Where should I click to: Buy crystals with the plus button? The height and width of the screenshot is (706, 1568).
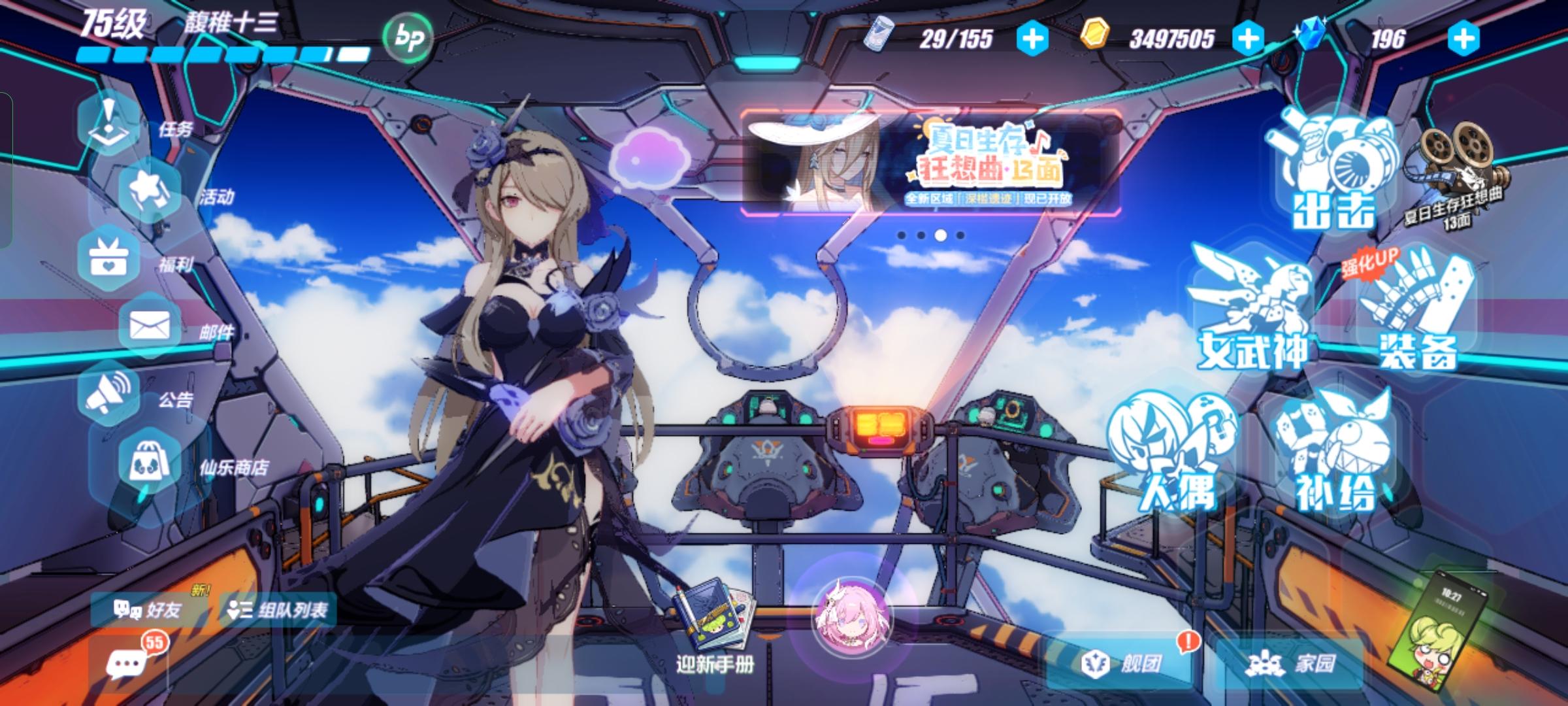pyautogui.click(x=1463, y=39)
